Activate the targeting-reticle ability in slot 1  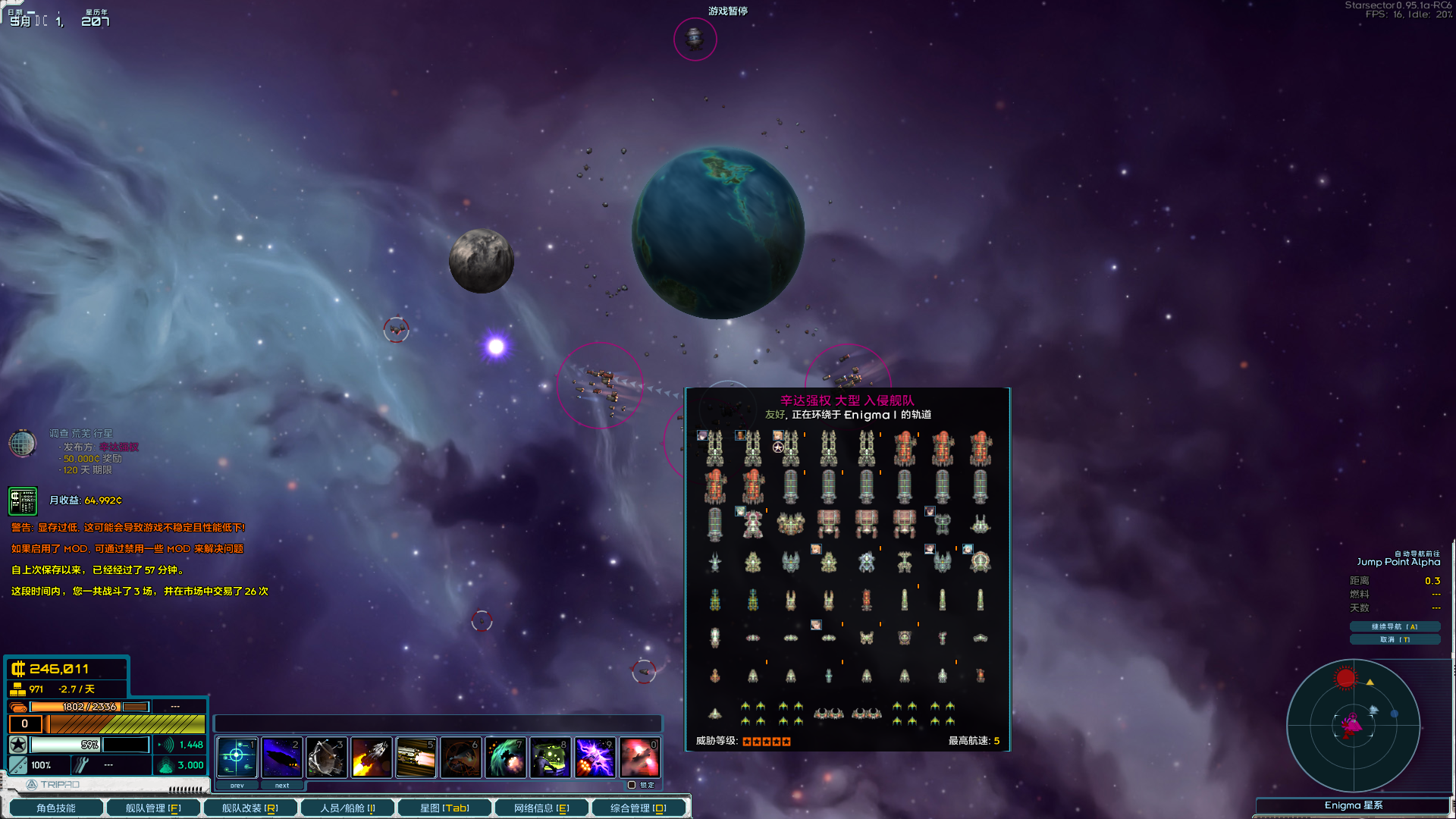coord(237,757)
